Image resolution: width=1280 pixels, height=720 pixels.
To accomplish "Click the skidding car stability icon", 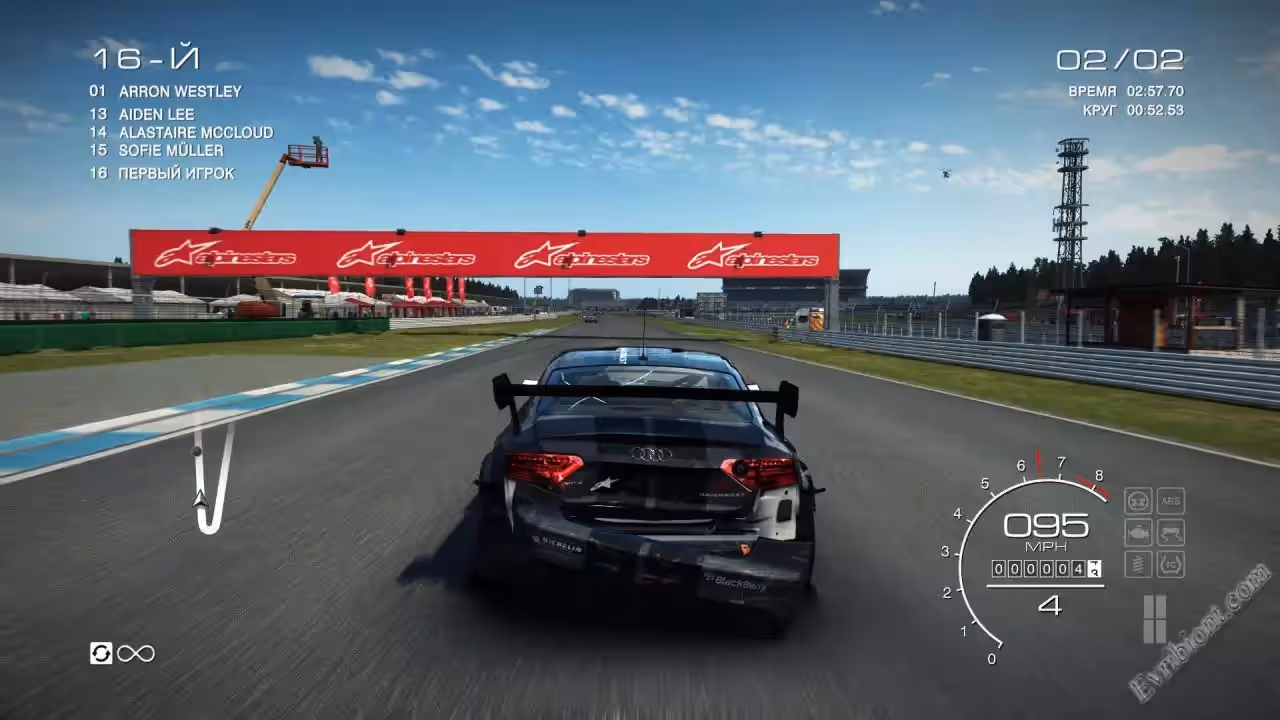I will (1171, 532).
